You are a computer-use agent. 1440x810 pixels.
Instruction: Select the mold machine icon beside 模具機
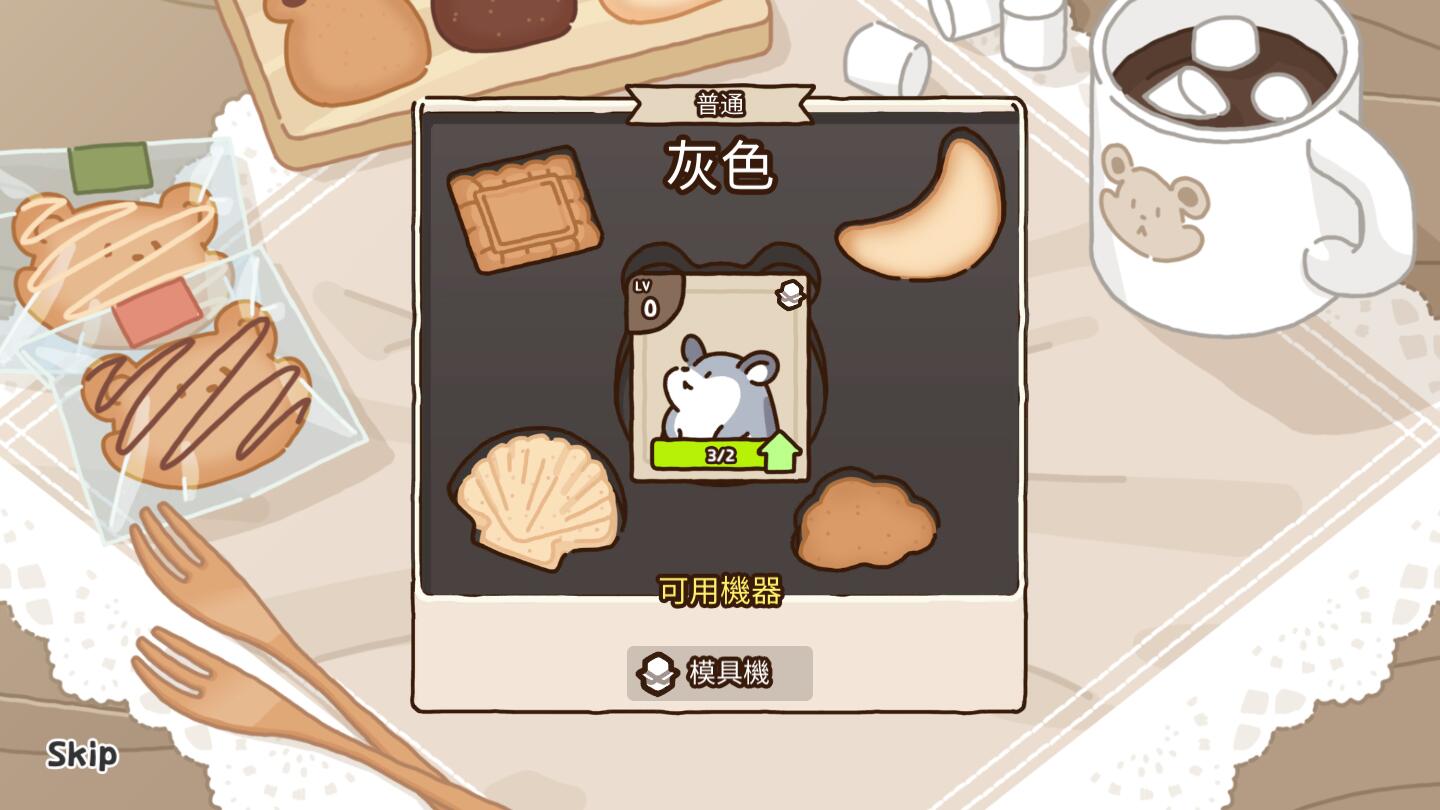[x=659, y=673]
